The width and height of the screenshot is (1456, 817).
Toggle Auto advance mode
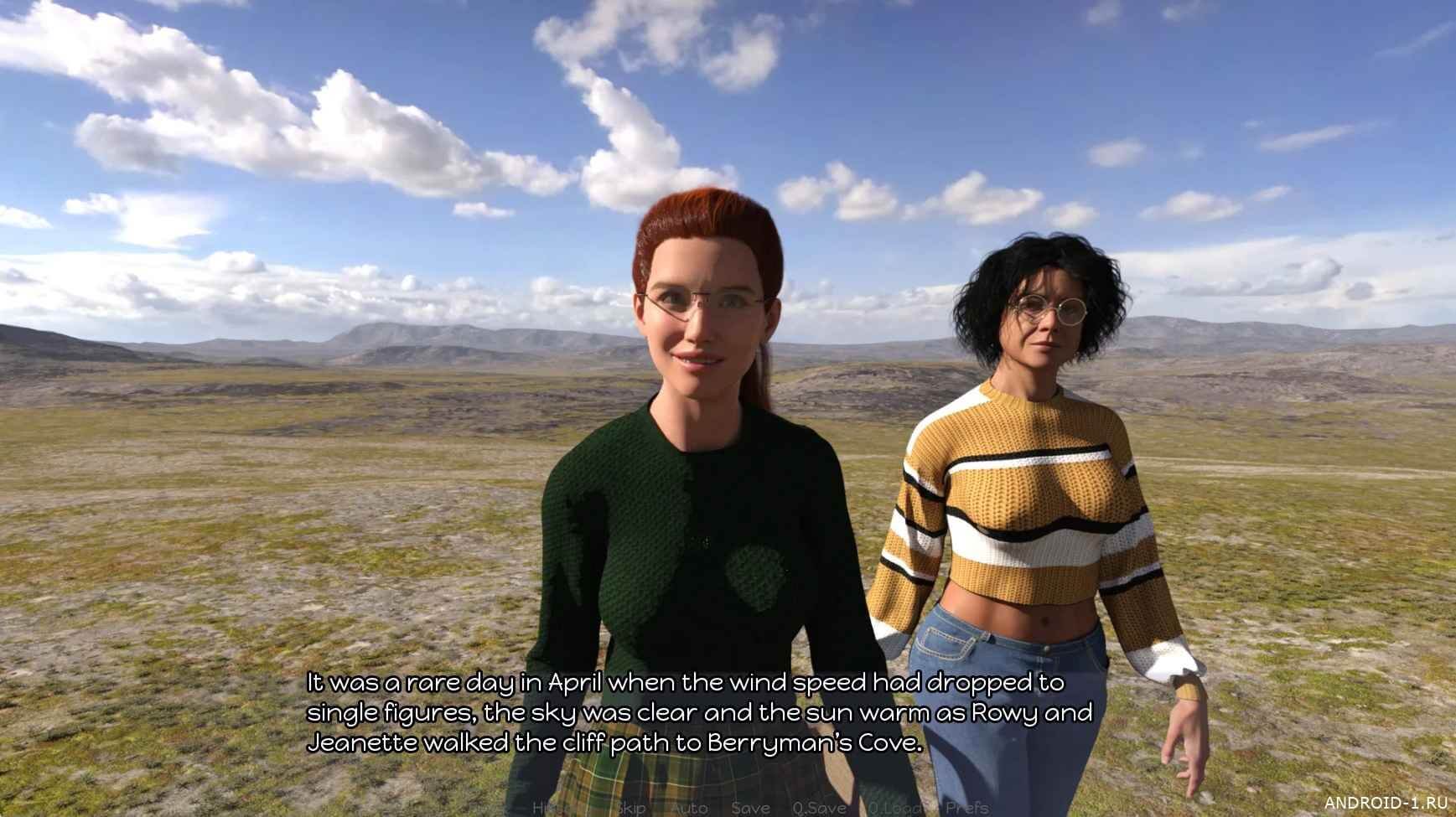coord(690,808)
